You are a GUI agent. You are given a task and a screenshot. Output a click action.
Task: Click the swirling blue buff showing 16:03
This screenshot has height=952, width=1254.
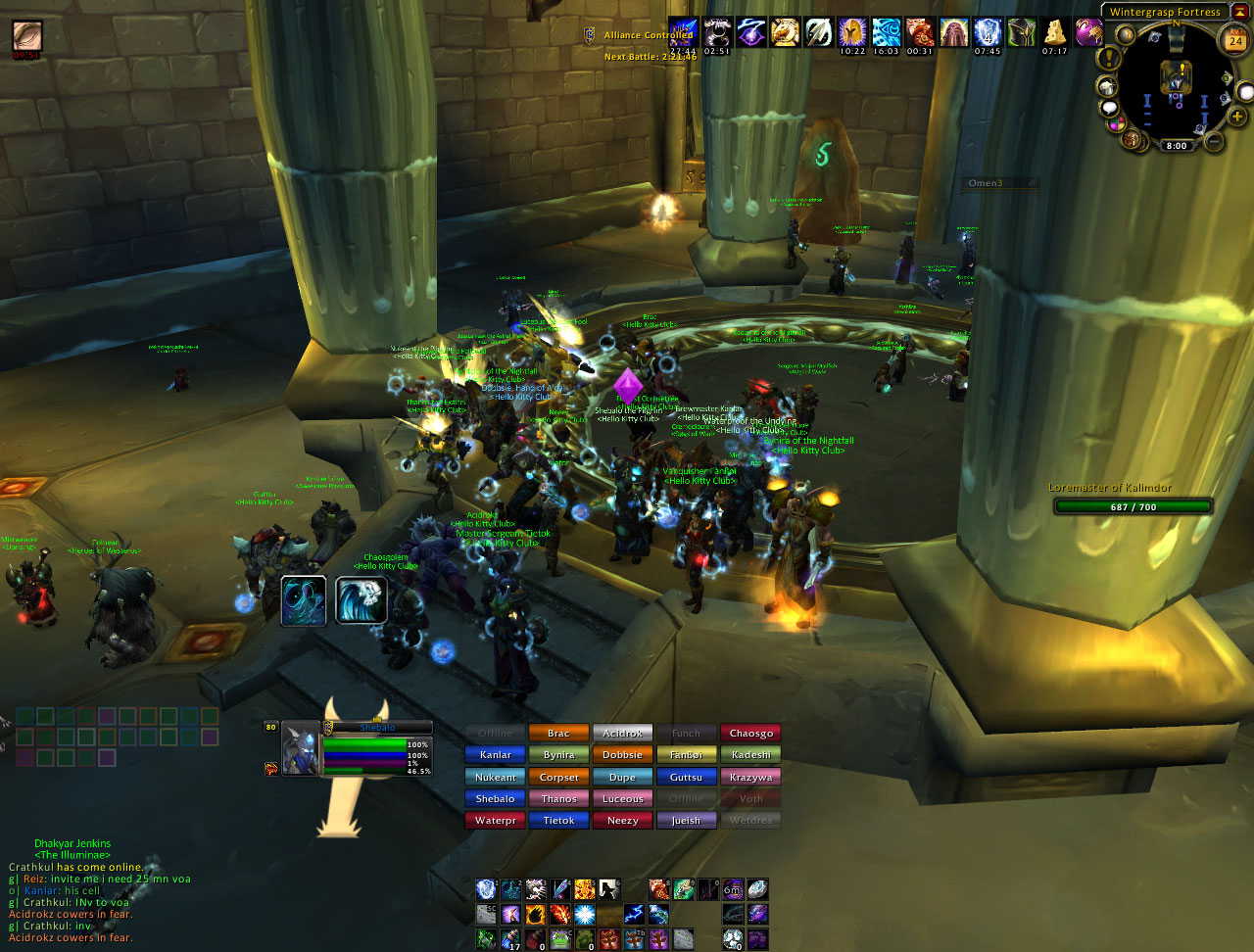(x=887, y=32)
